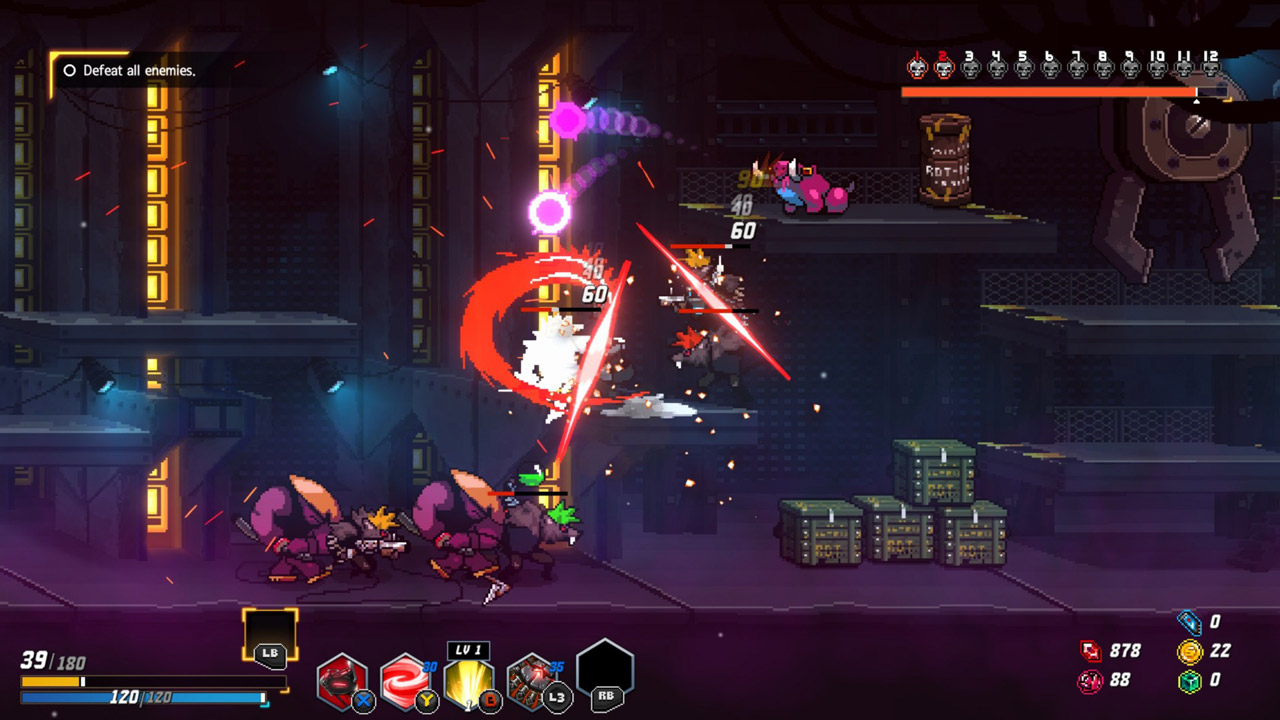Use the spiked mech skill icon

[532, 680]
